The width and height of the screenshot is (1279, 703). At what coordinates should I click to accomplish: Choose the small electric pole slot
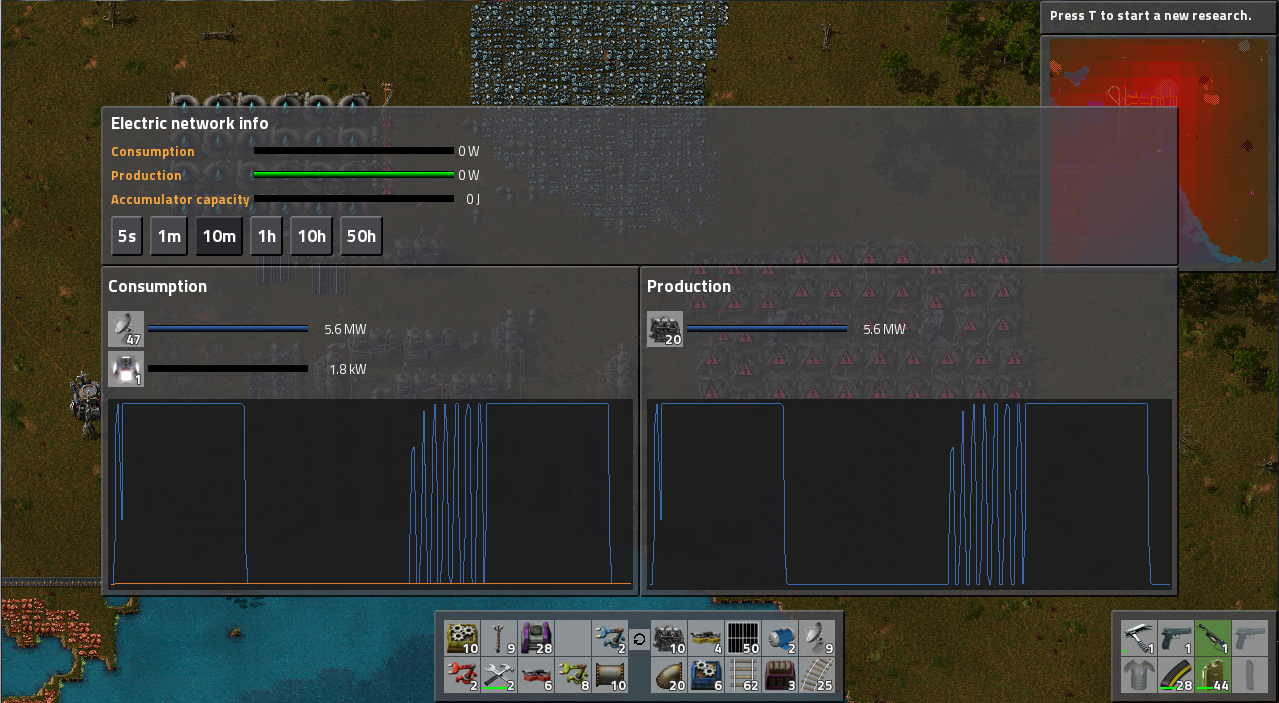click(499, 637)
